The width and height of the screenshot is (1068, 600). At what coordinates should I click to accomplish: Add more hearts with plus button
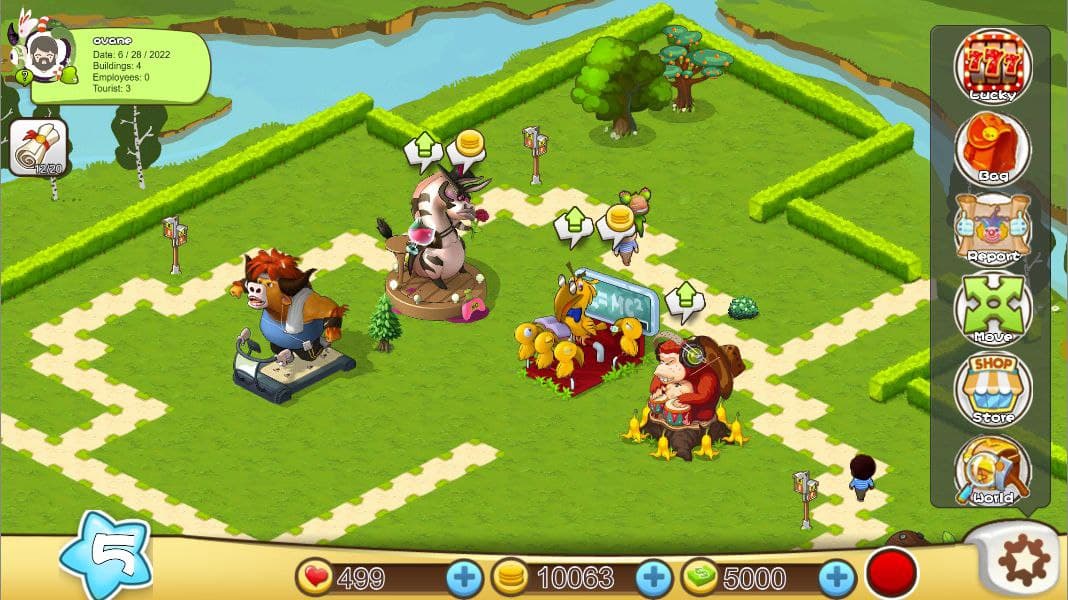coord(464,578)
